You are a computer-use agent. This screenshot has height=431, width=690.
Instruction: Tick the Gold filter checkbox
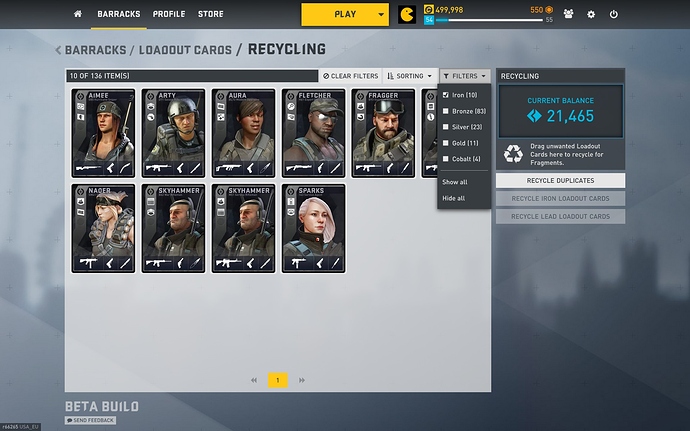coord(446,143)
